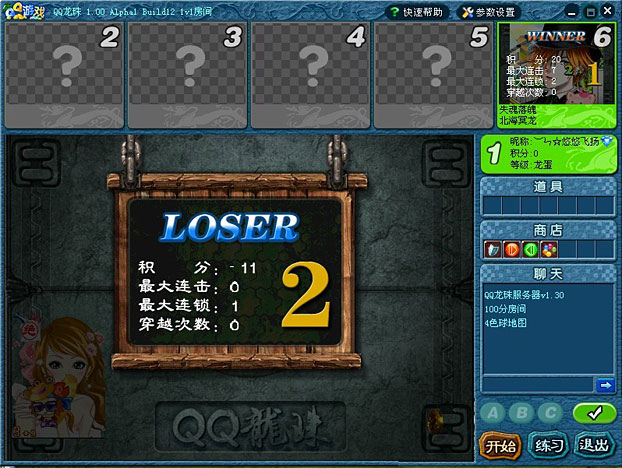Select empty player slot number 3
622x468 pixels.
187,73
